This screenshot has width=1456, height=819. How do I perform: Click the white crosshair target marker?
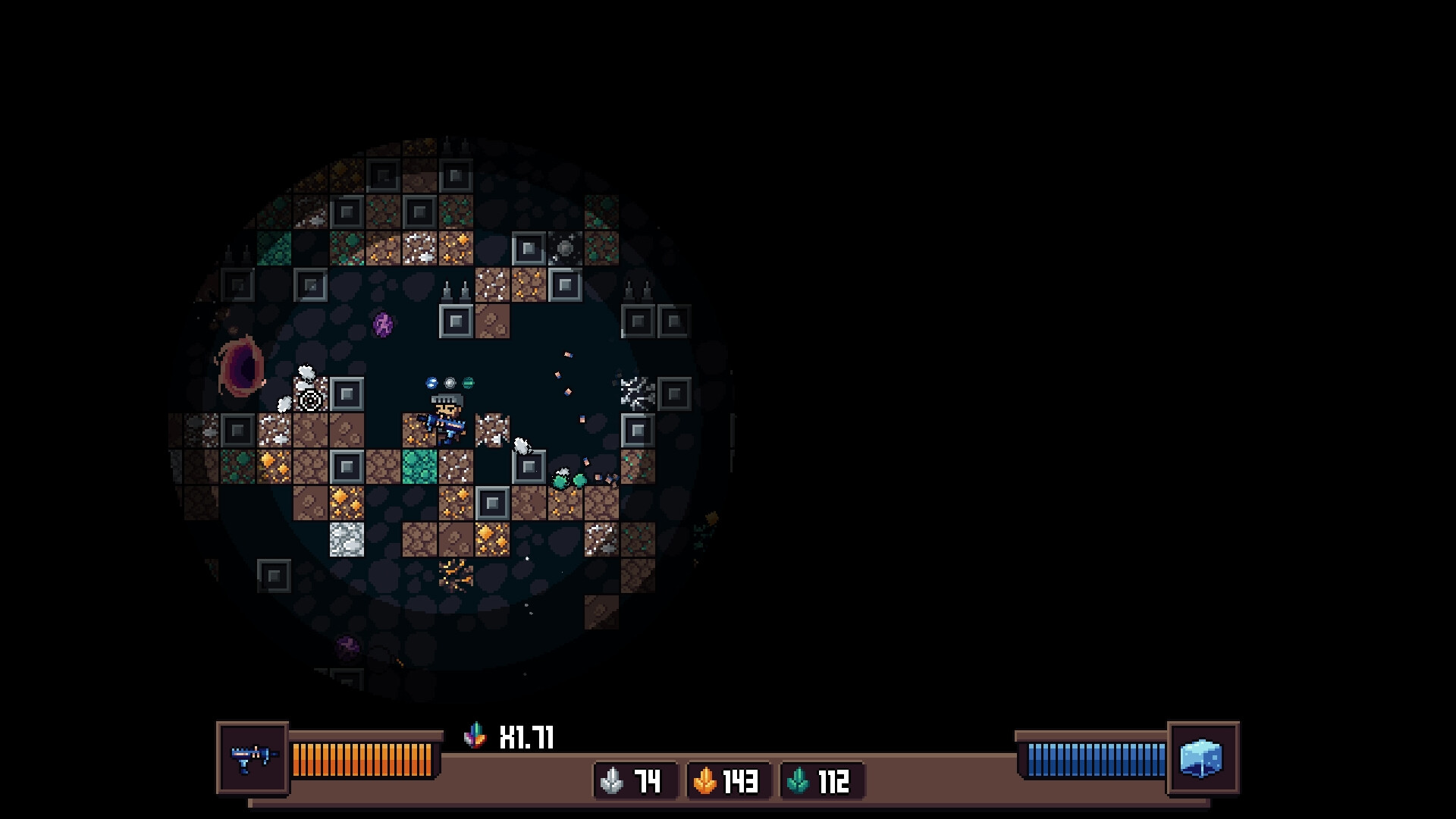(x=309, y=400)
